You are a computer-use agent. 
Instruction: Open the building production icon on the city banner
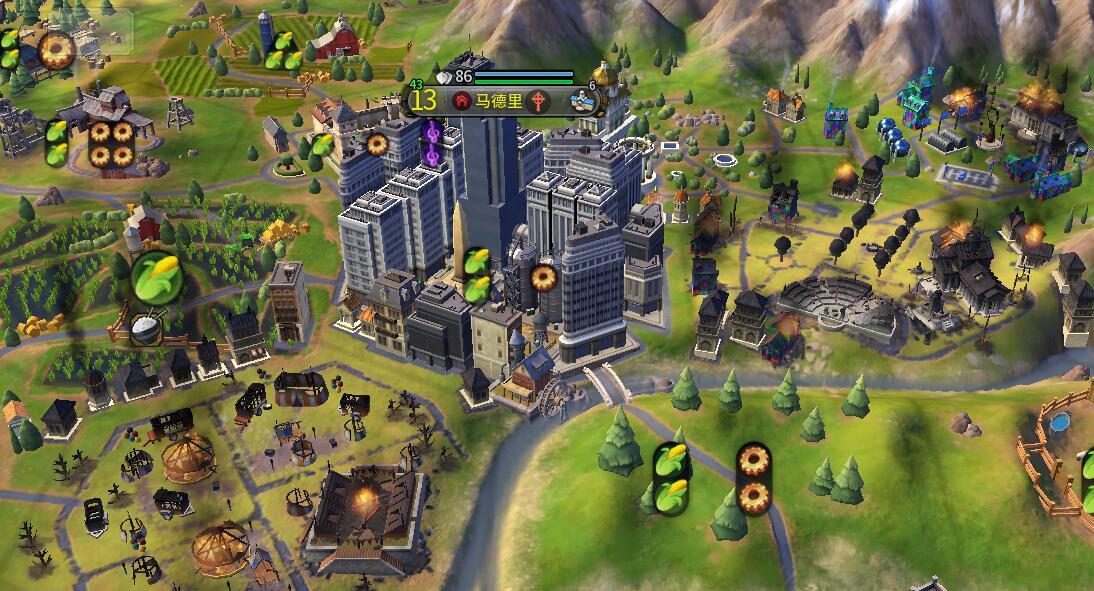581,100
